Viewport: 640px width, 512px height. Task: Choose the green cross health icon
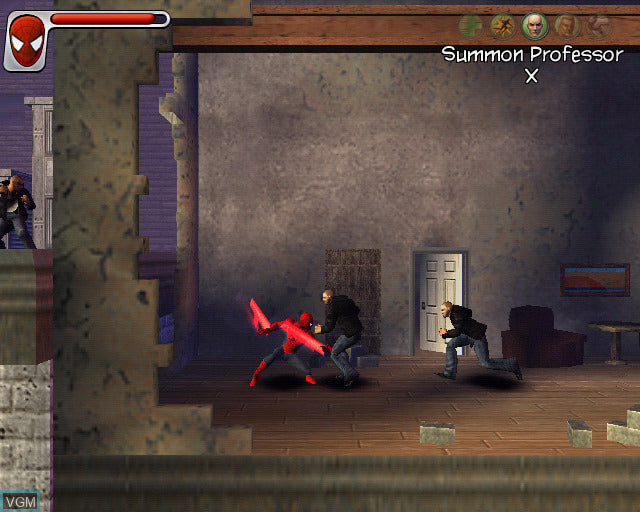coord(471,26)
